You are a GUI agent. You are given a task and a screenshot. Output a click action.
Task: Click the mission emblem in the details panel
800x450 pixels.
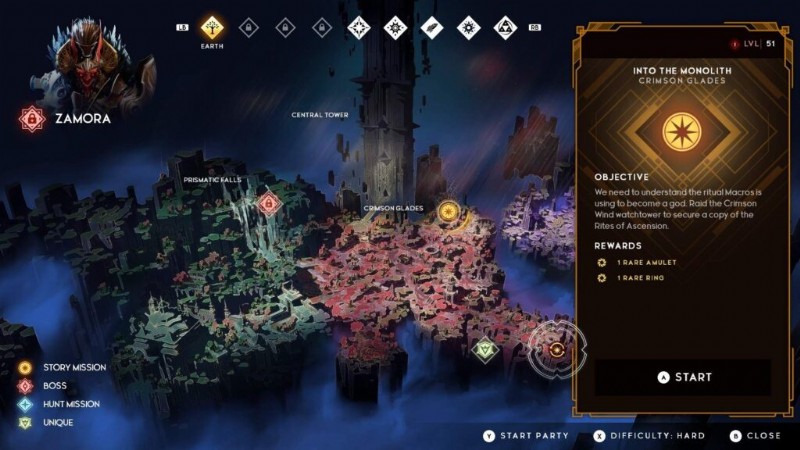click(685, 134)
